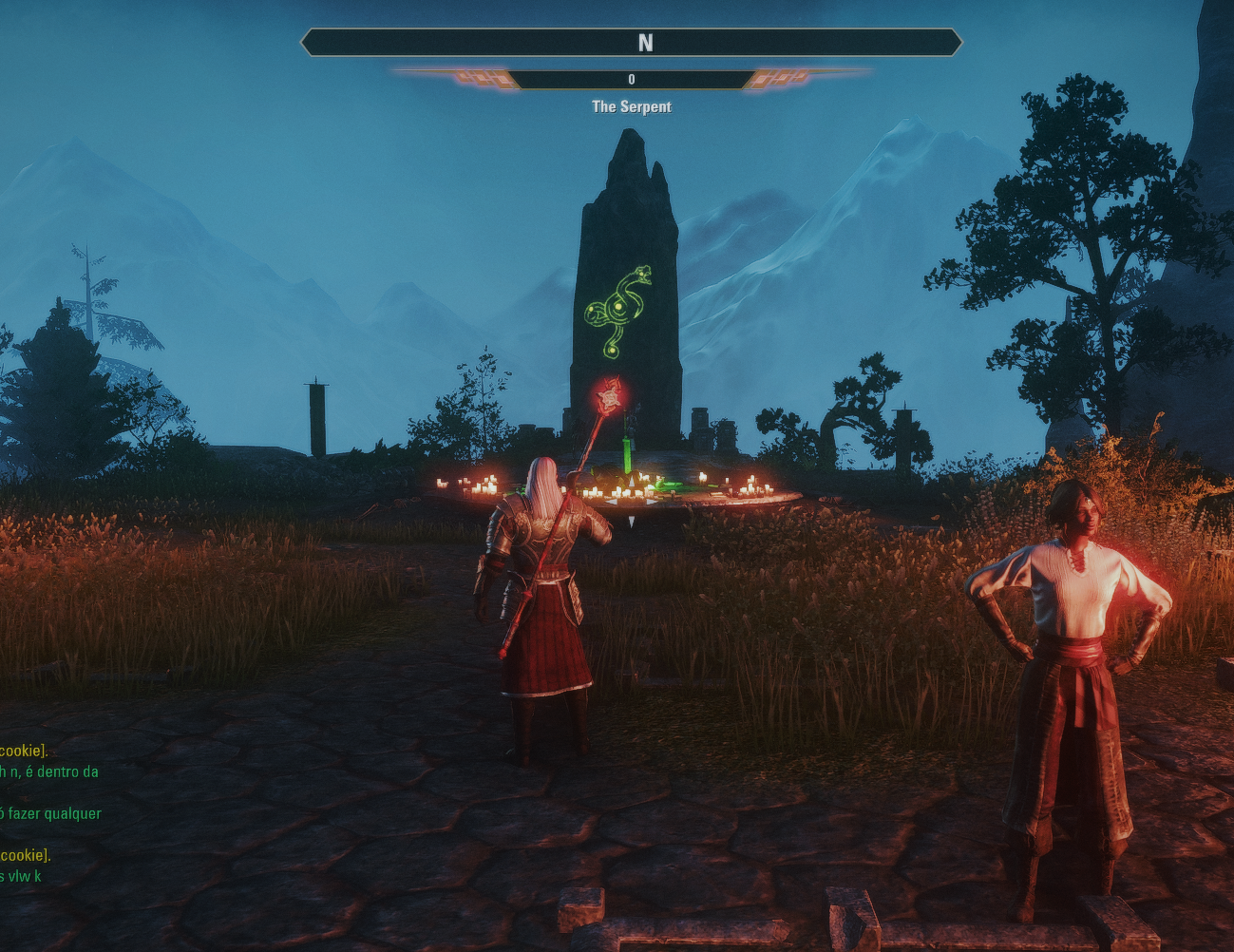
Task: Click the chat message reading "fazer qualquer"
Action: pyautogui.click(x=52, y=813)
